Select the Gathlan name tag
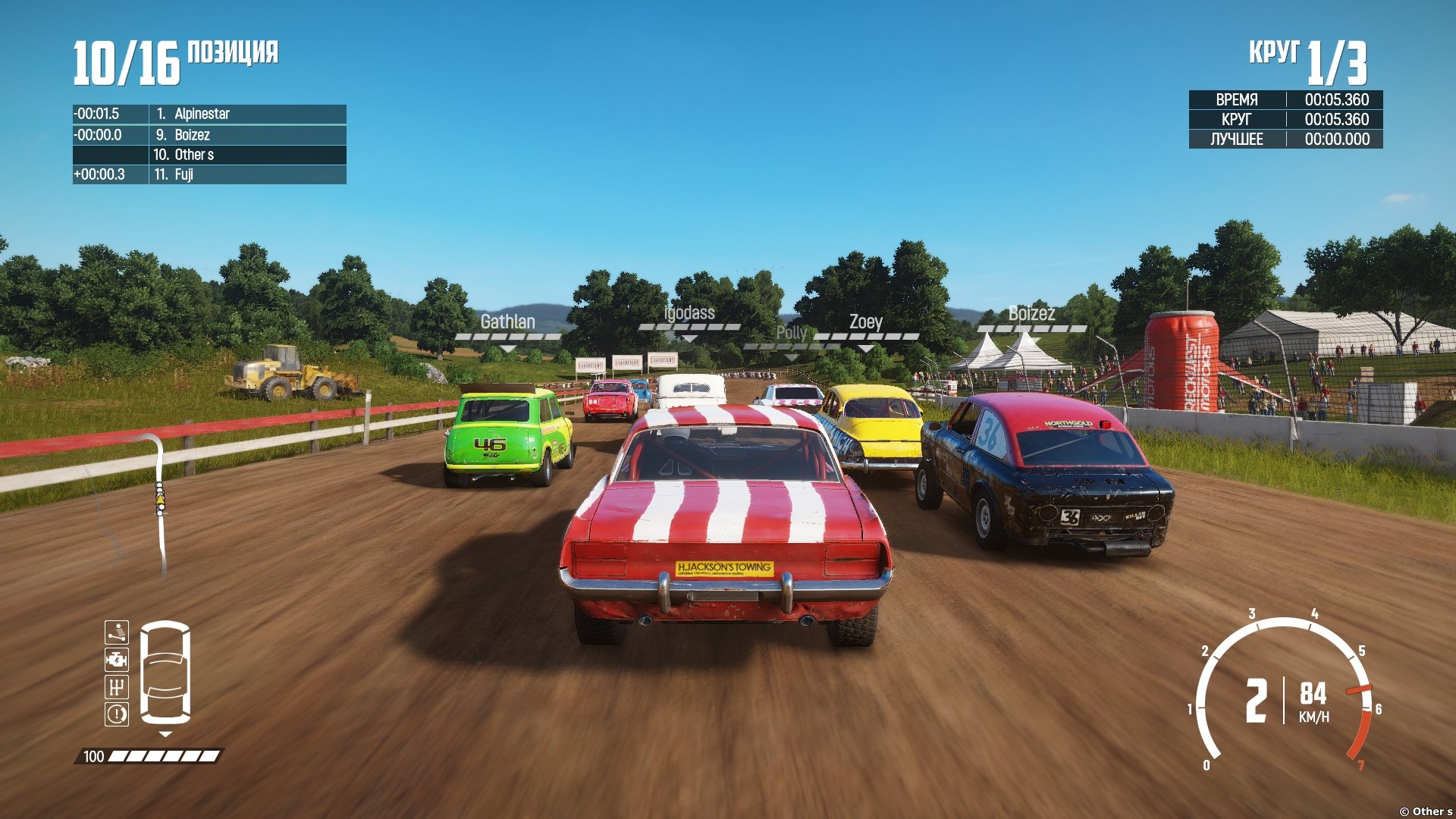This screenshot has width=1456, height=819. pyautogui.click(x=507, y=322)
